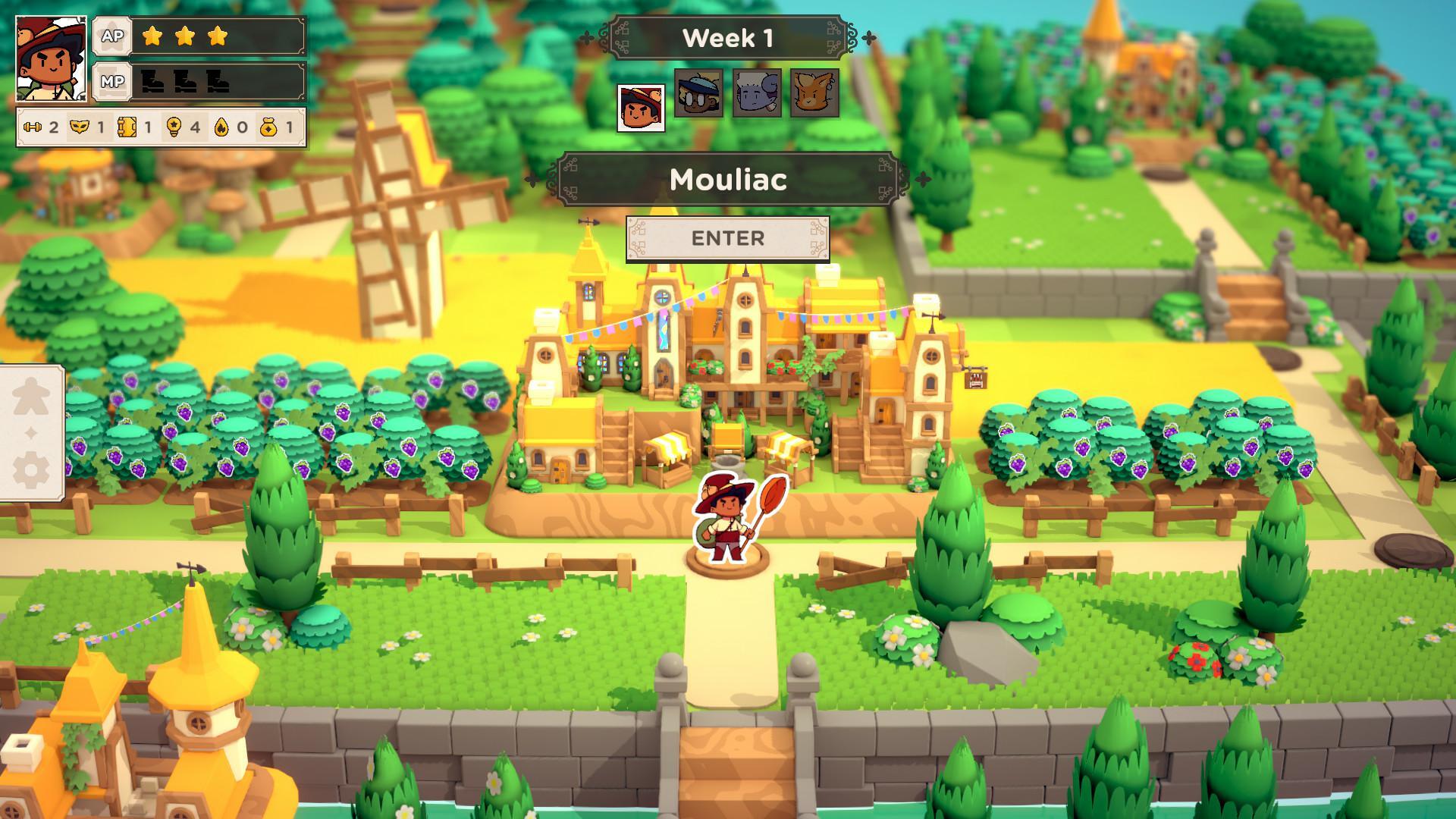The image size is (1456, 819).
Task: Click the lightbulb idea resource icon
Action: click(x=174, y=127)
